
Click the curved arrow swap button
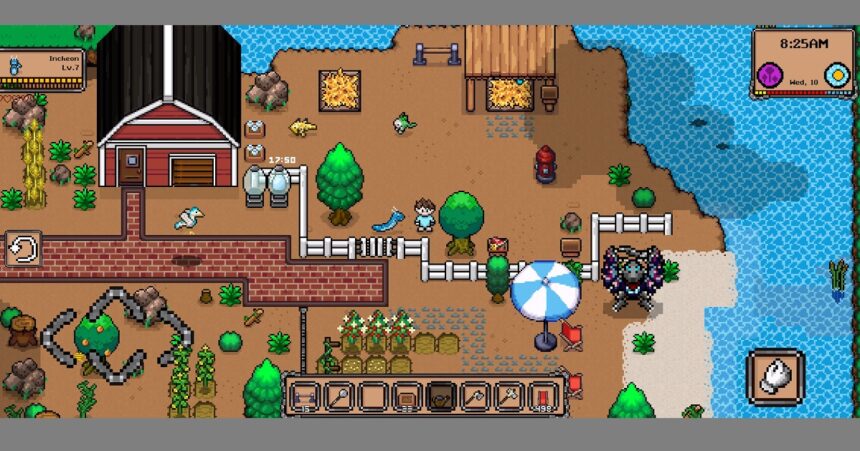click(22, 249)
